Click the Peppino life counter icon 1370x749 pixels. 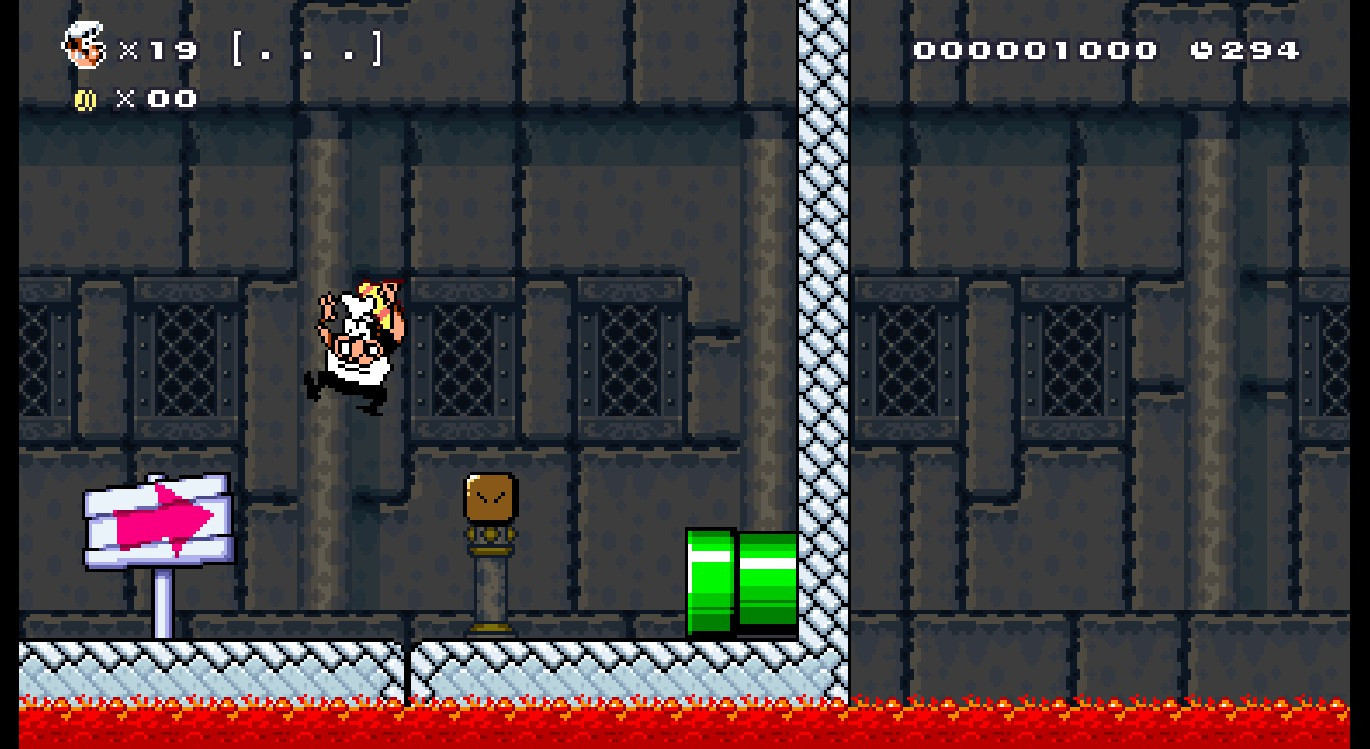pyautogui.click(x=85, y=45)
